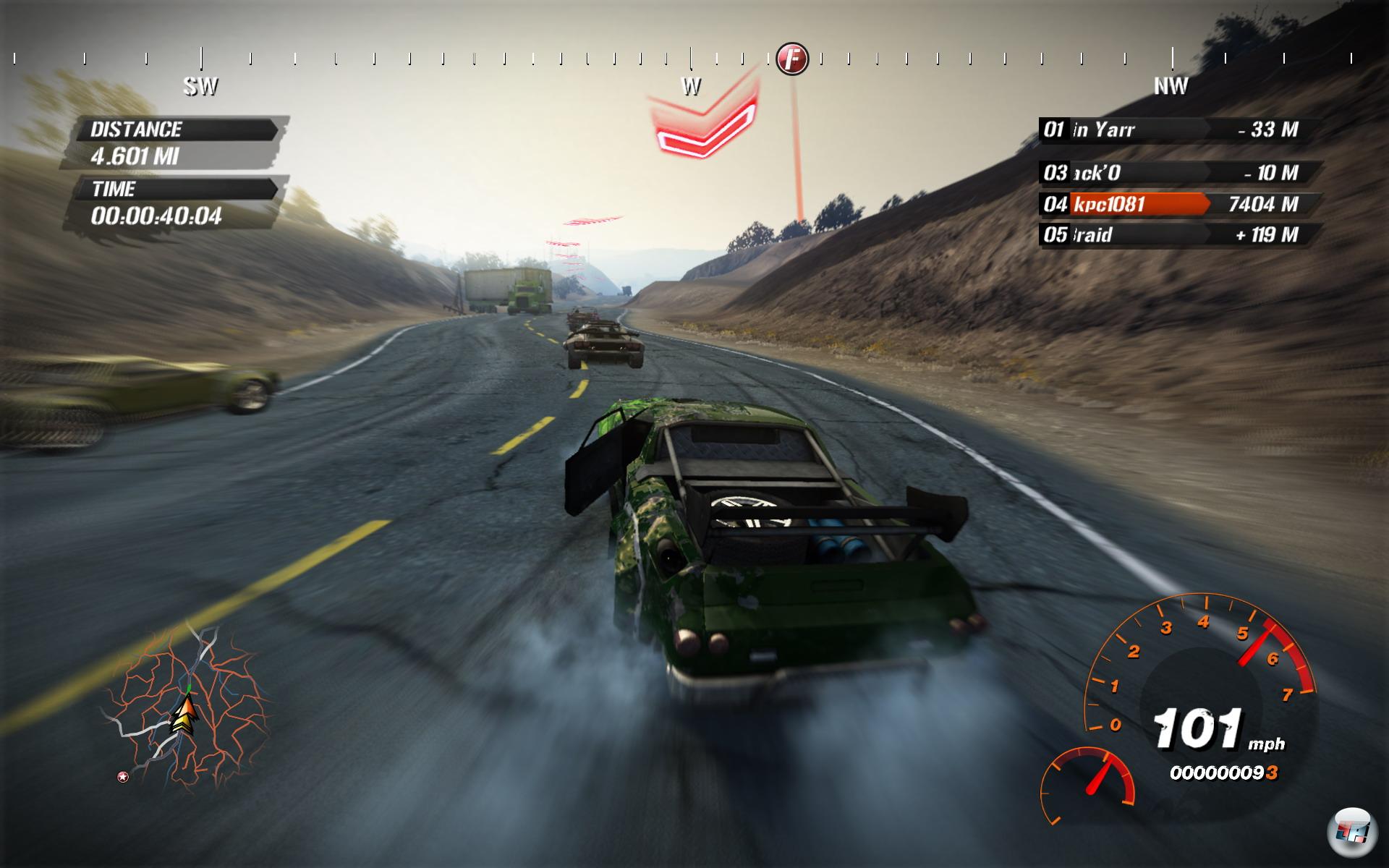The image size is (1389, 868).
Task: Click the player arrow on the minimap
Action: tap(185, 715)
